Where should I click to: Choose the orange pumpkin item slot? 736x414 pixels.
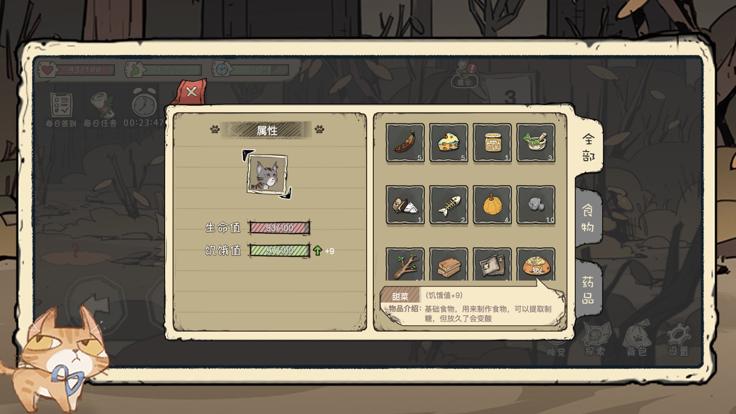coord(492,204)
